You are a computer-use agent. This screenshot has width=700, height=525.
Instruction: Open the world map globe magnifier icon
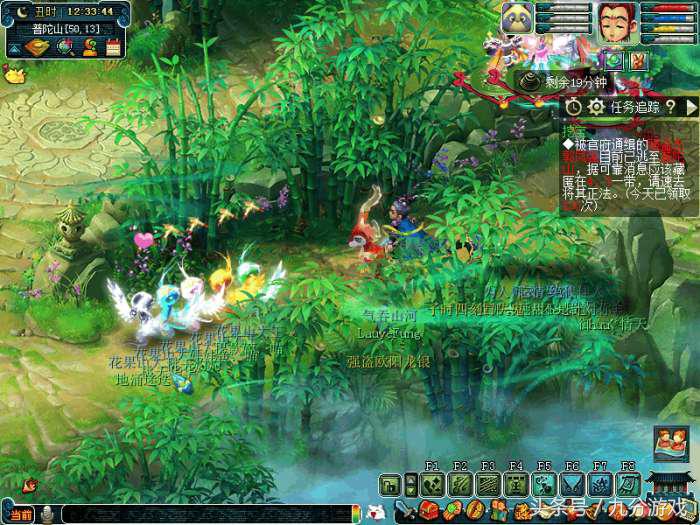pyautogui.click(x=64, y=46)
